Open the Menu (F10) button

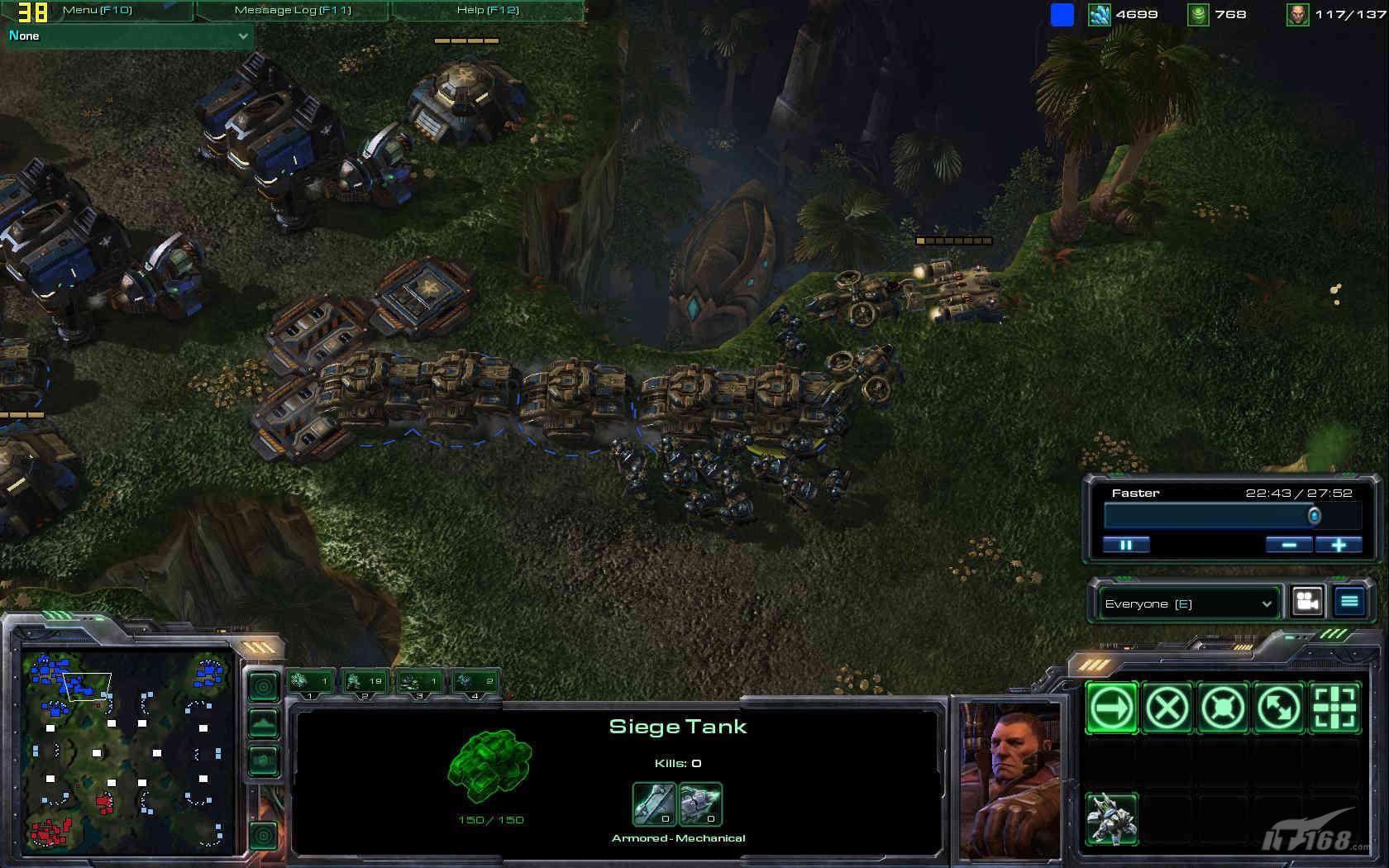[97, 10]
